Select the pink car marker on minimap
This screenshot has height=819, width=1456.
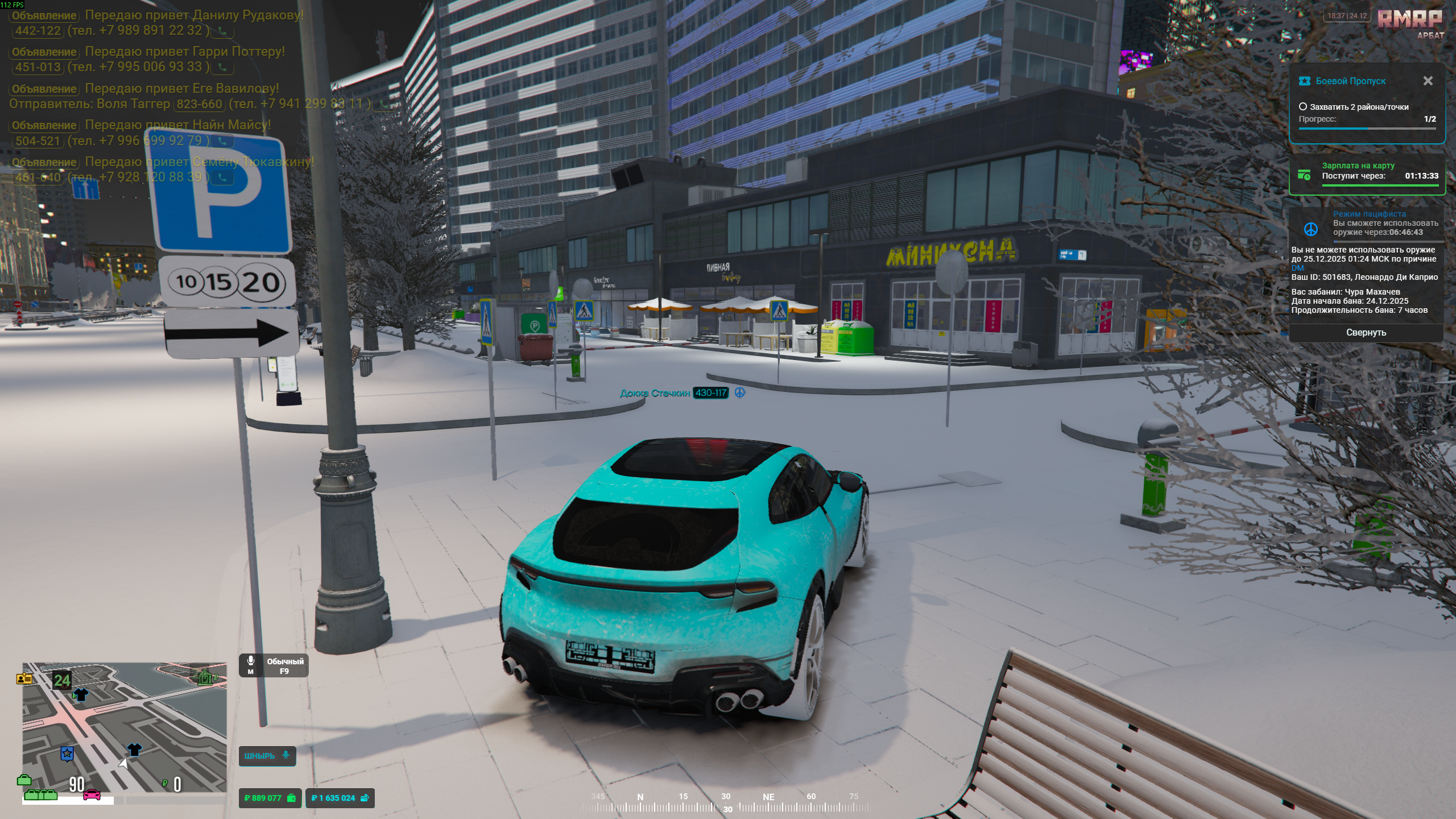(x=92, y=795)
